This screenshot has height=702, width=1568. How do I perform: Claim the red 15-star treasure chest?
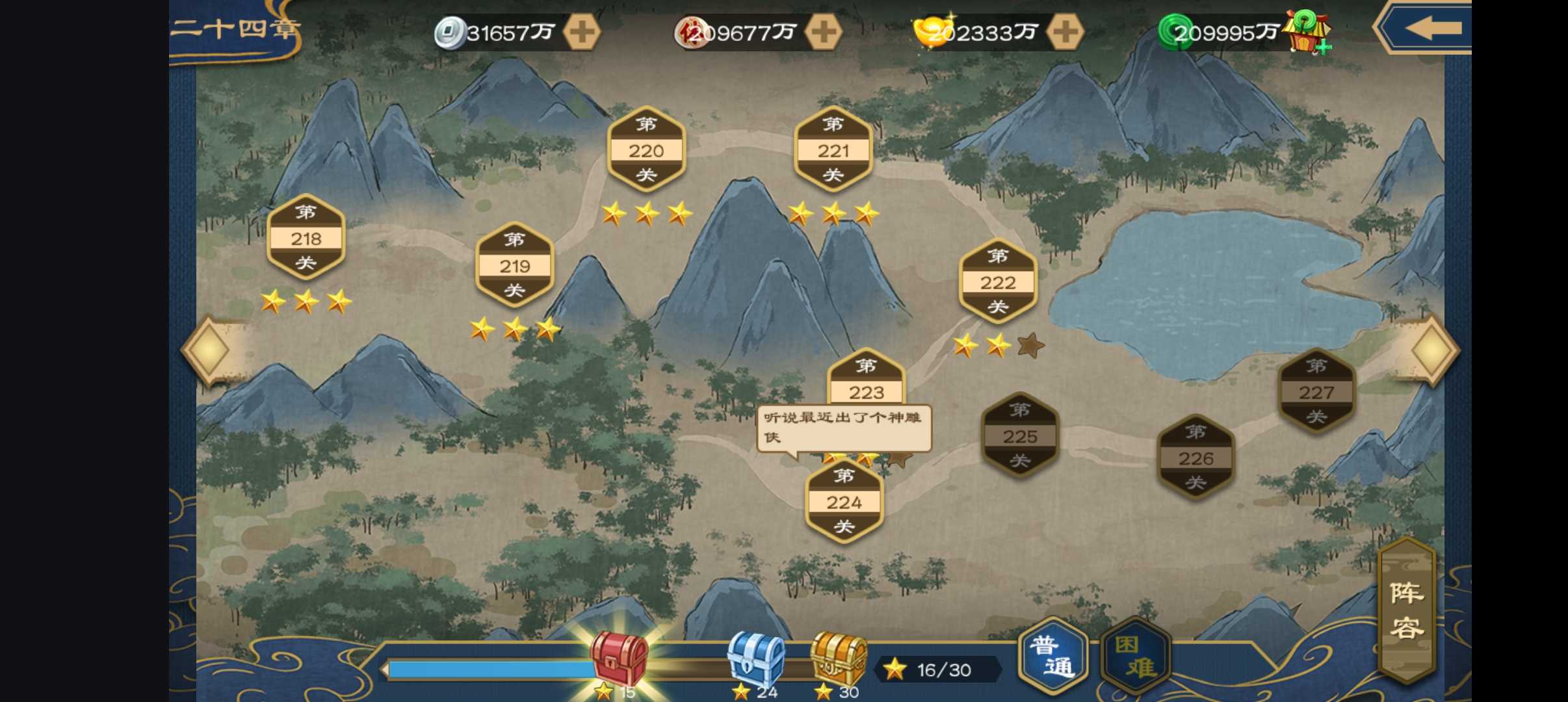click(x=618, y=658)
